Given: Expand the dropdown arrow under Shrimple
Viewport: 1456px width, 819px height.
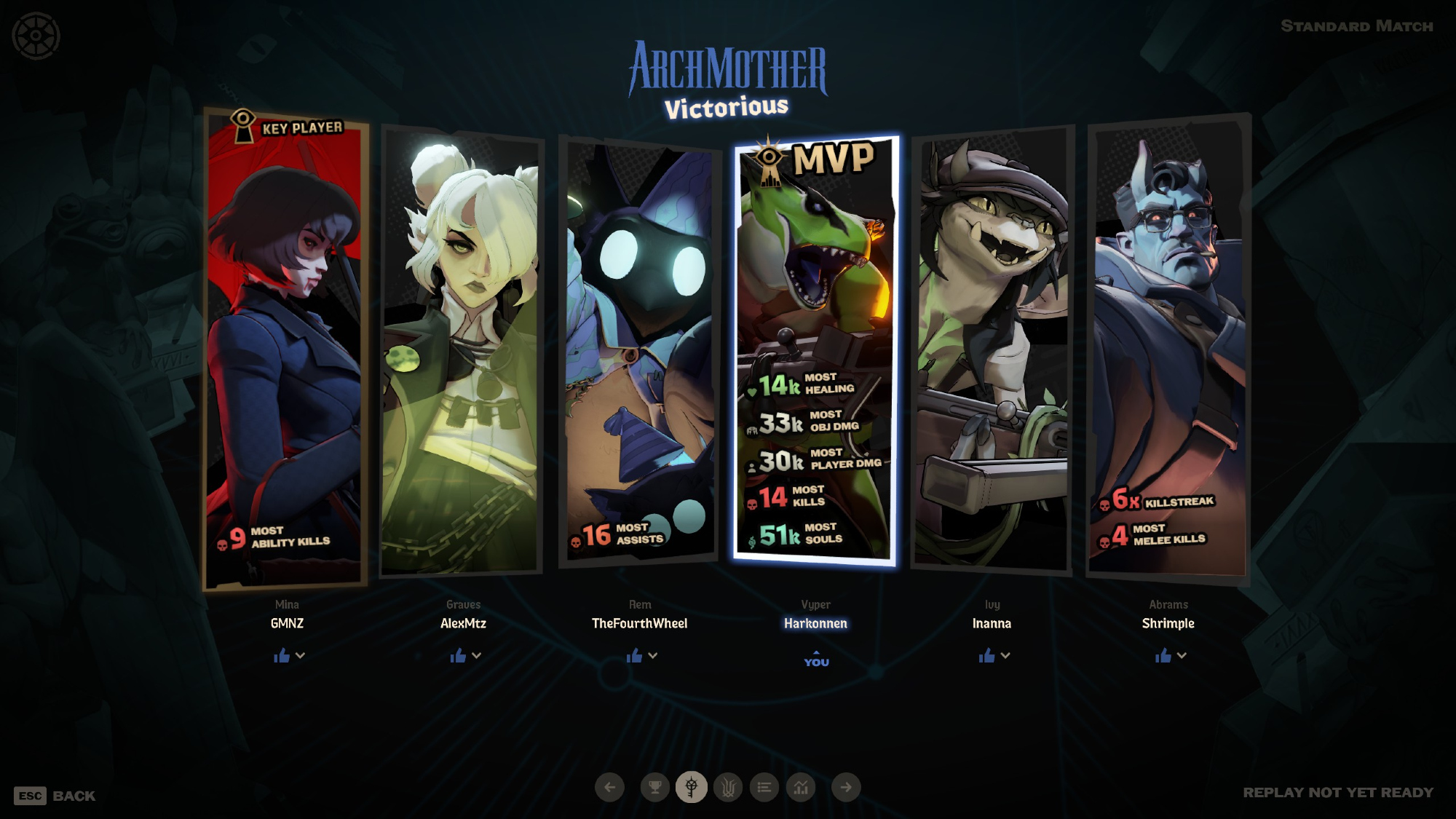Looking at the screenshot, I should point(1182,655).
